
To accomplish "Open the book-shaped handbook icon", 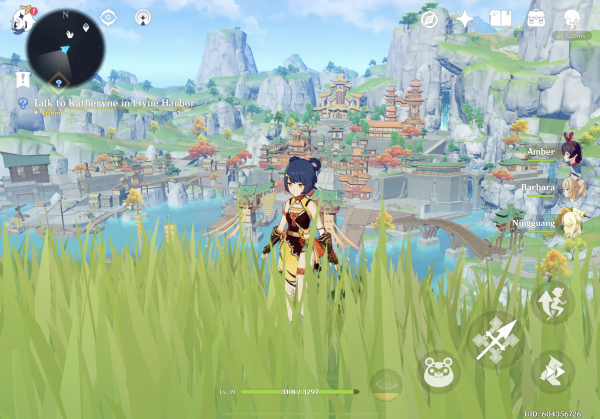I will click(500, 19).
